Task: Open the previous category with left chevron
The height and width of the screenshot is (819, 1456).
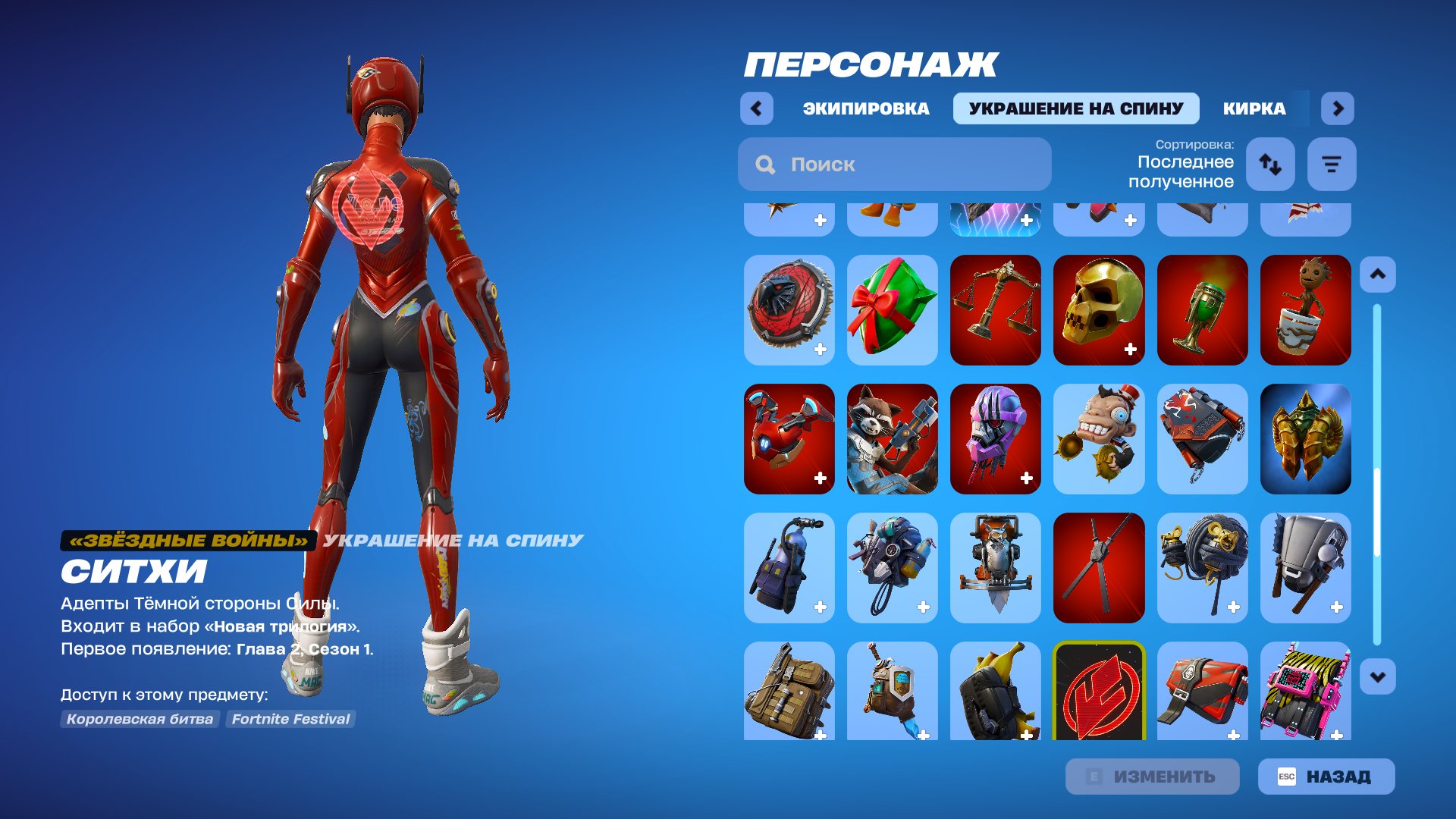Action: tap(756, 108)
